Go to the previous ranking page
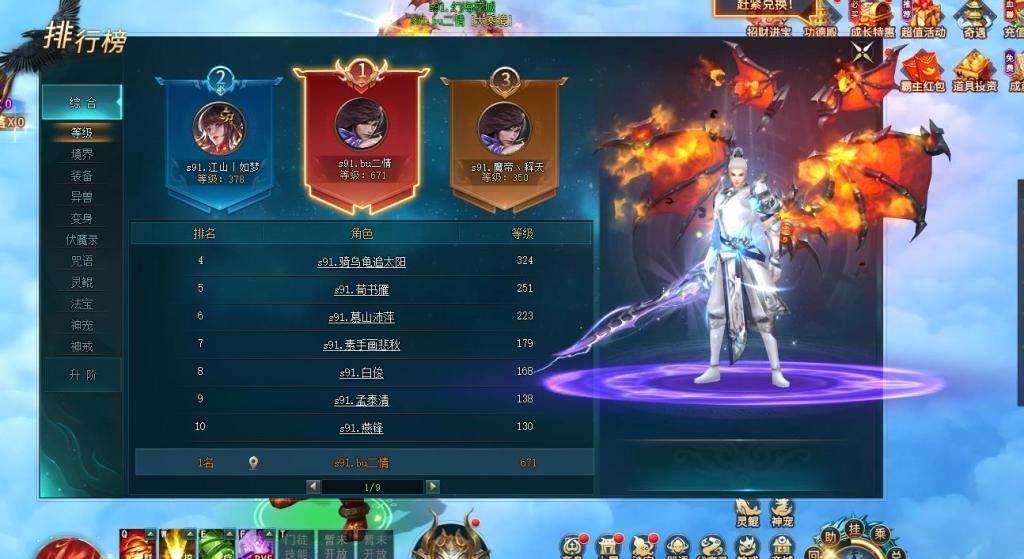Viewport: 1024px width, 559px height. pyautogui.click(x=314, y=487)
